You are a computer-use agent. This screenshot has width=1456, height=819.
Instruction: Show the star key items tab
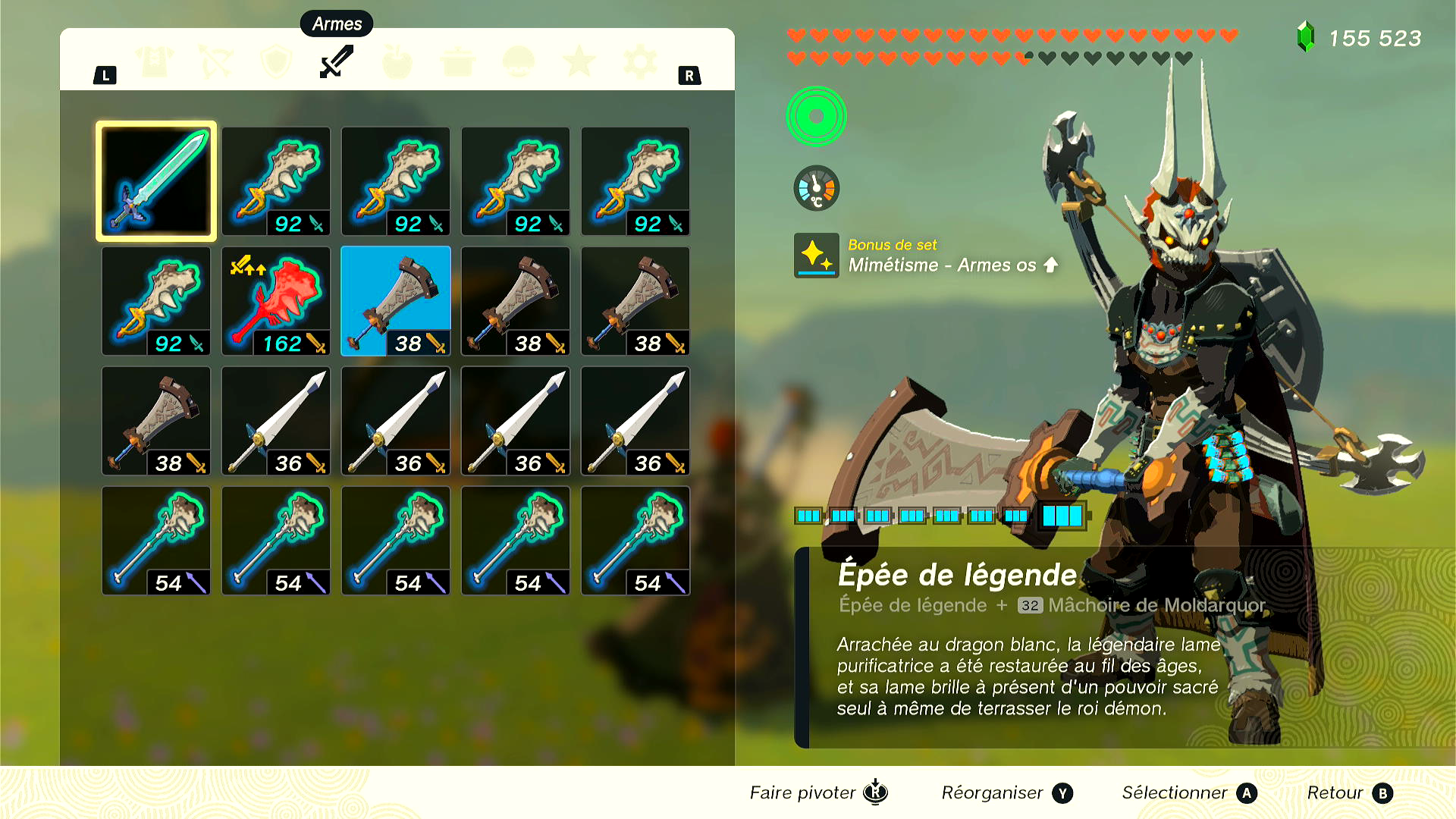[x=579, y=61]
